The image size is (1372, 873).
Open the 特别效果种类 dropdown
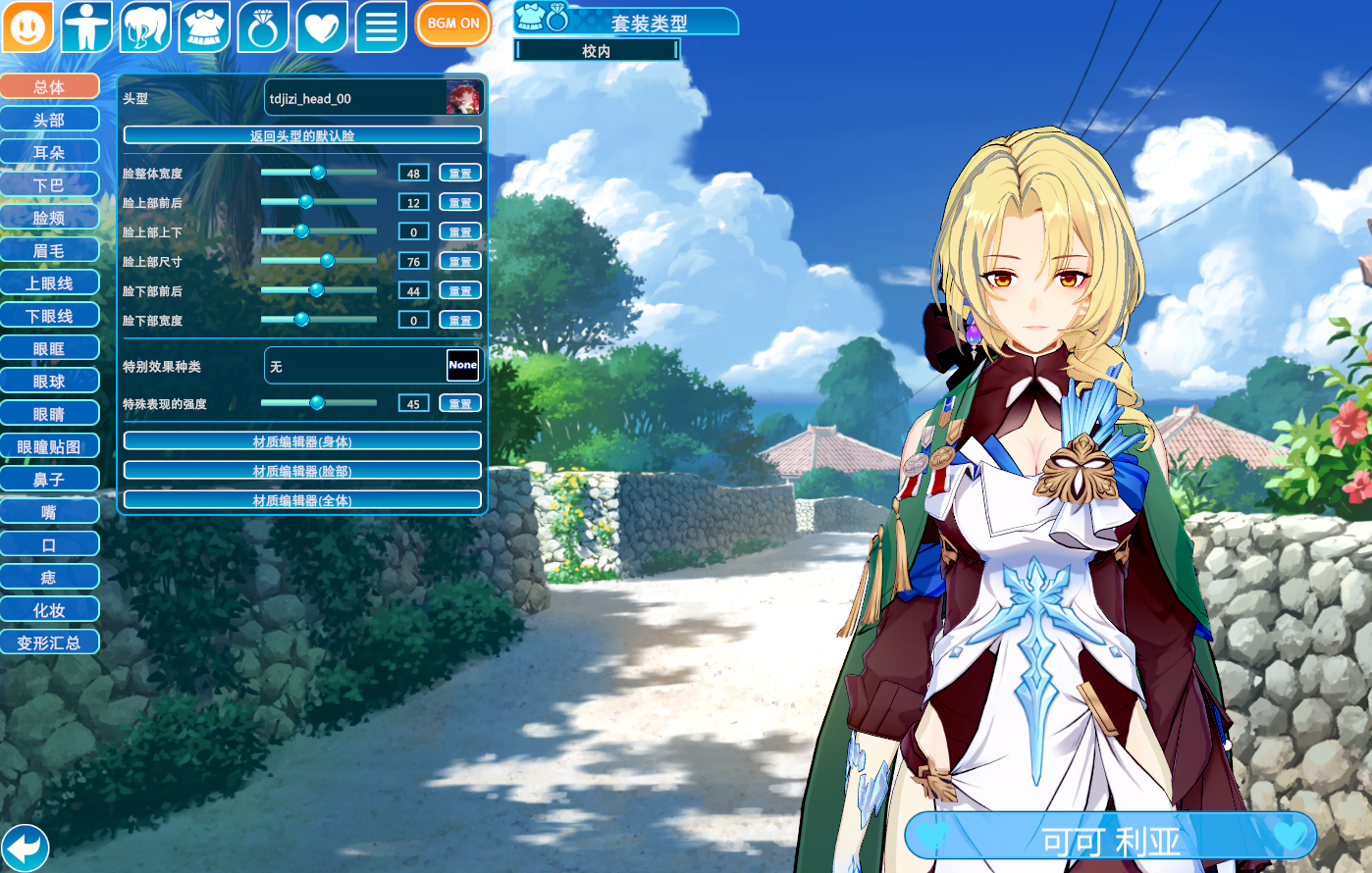[x=373, y=366]
